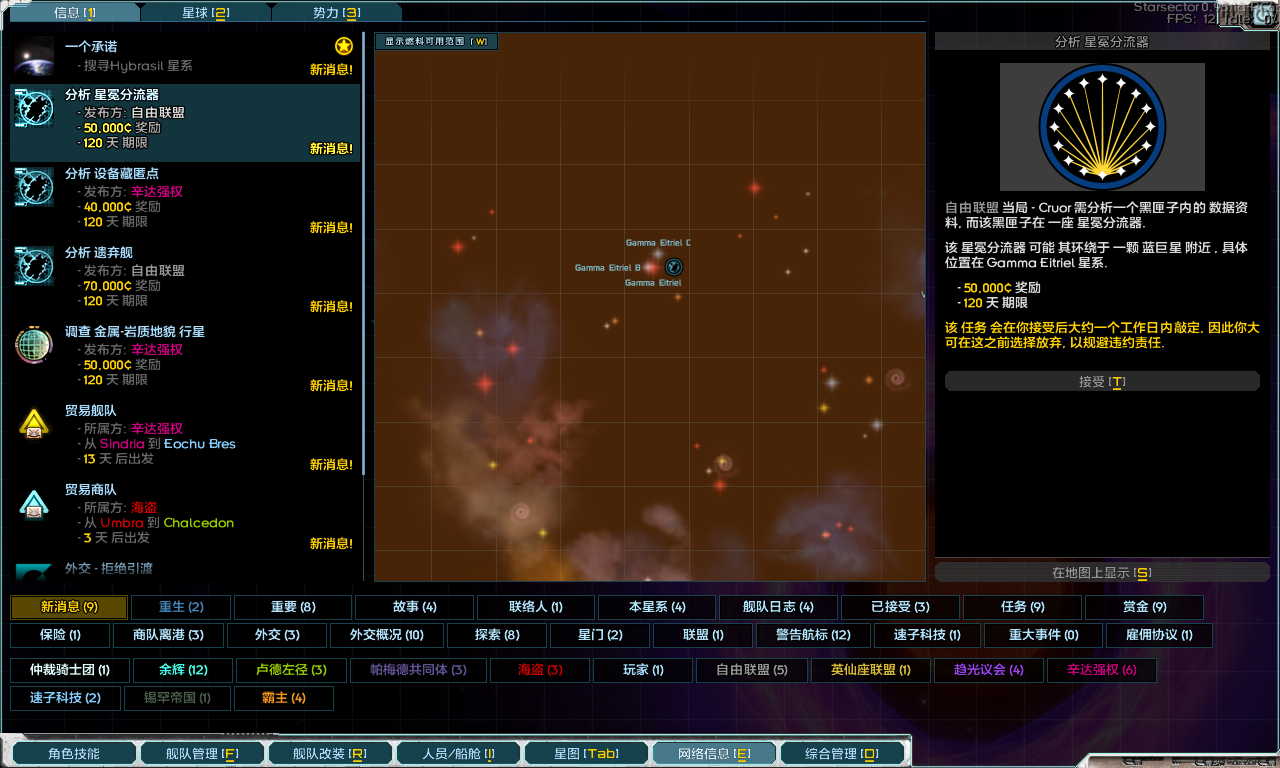This screenshot has width=1280, height=768.
Task: Click the 分析 设备藏匿点 mission icon
Action: tap(33, 188)
